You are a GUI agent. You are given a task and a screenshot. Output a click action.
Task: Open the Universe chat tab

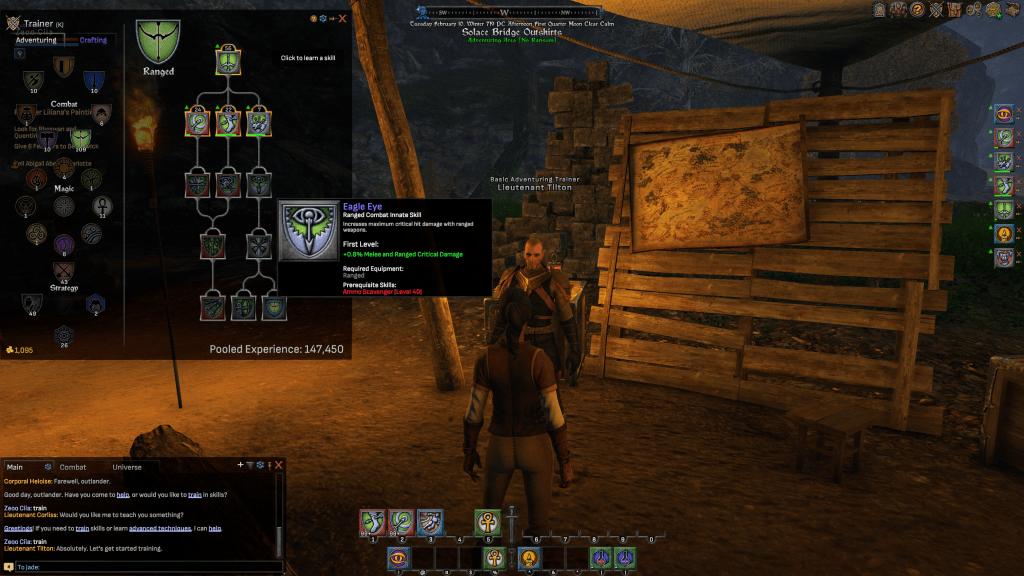click(x=127, y=467)
